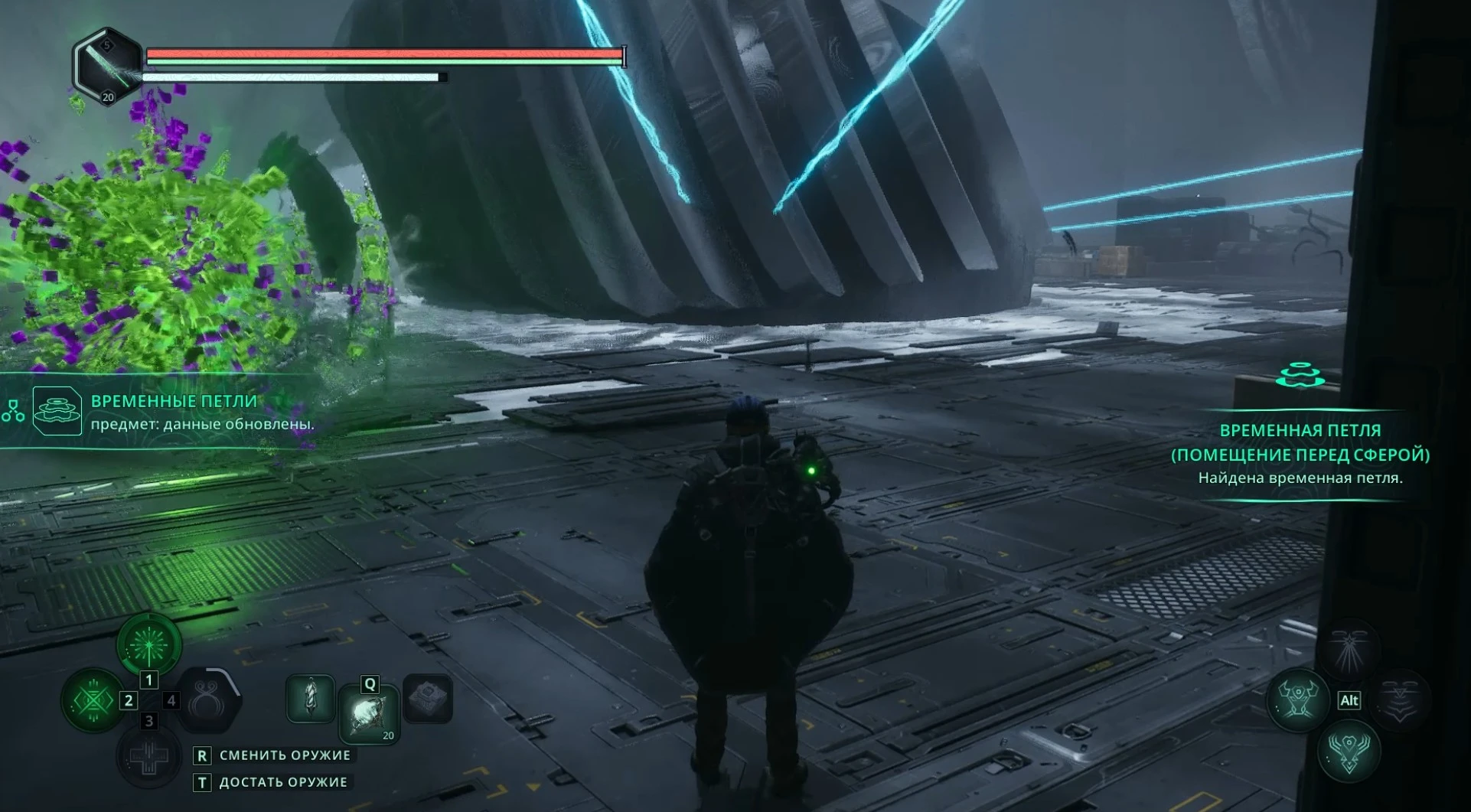This screenshot has width=1471, height=812.
Task: Activate the winged-crest drone module at bottom
Action: pos(1349,751)
